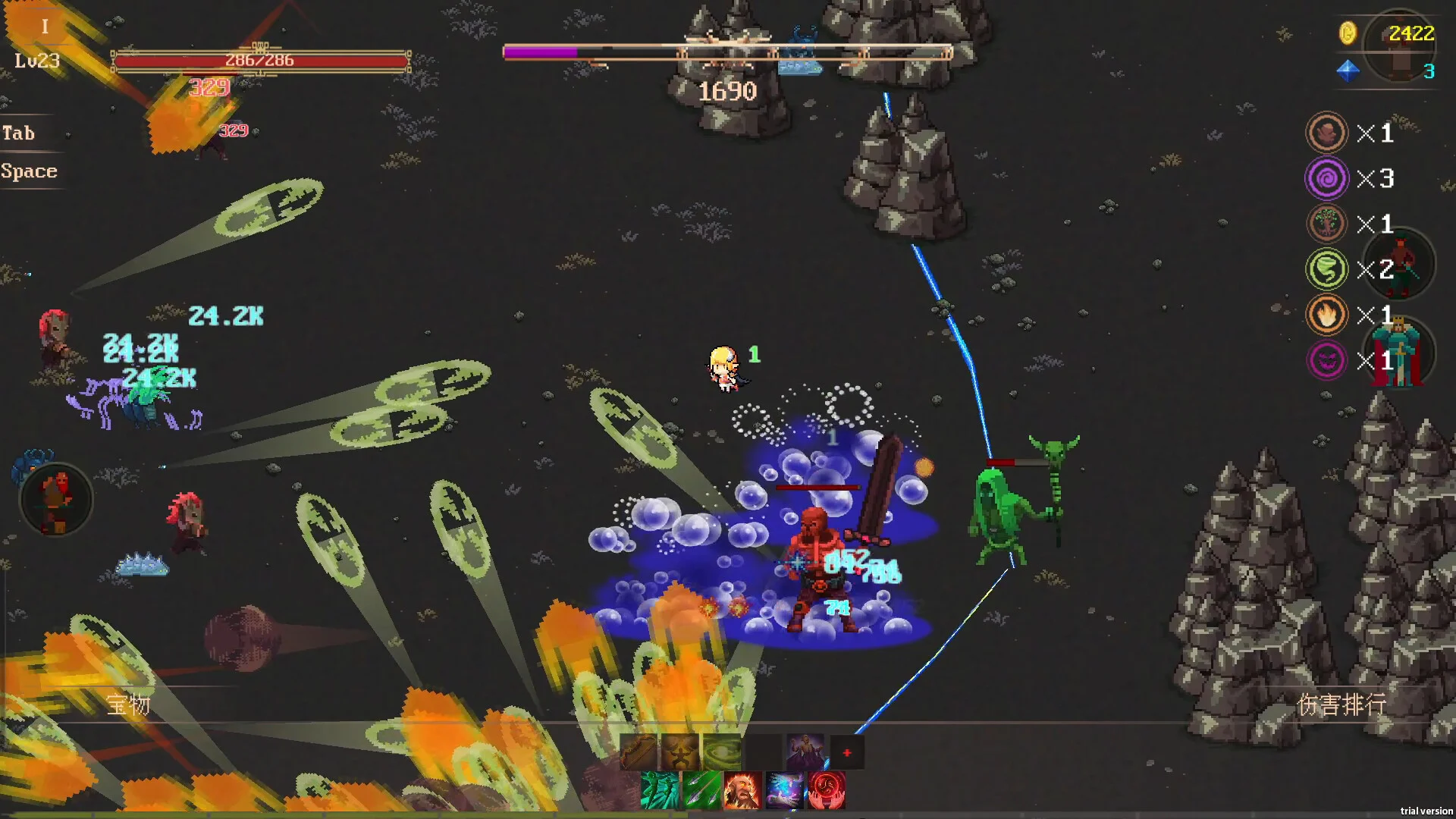Screen dimensions: 1456x819
Task: Select the flexing strongman item slot
Action: (680, 752)
